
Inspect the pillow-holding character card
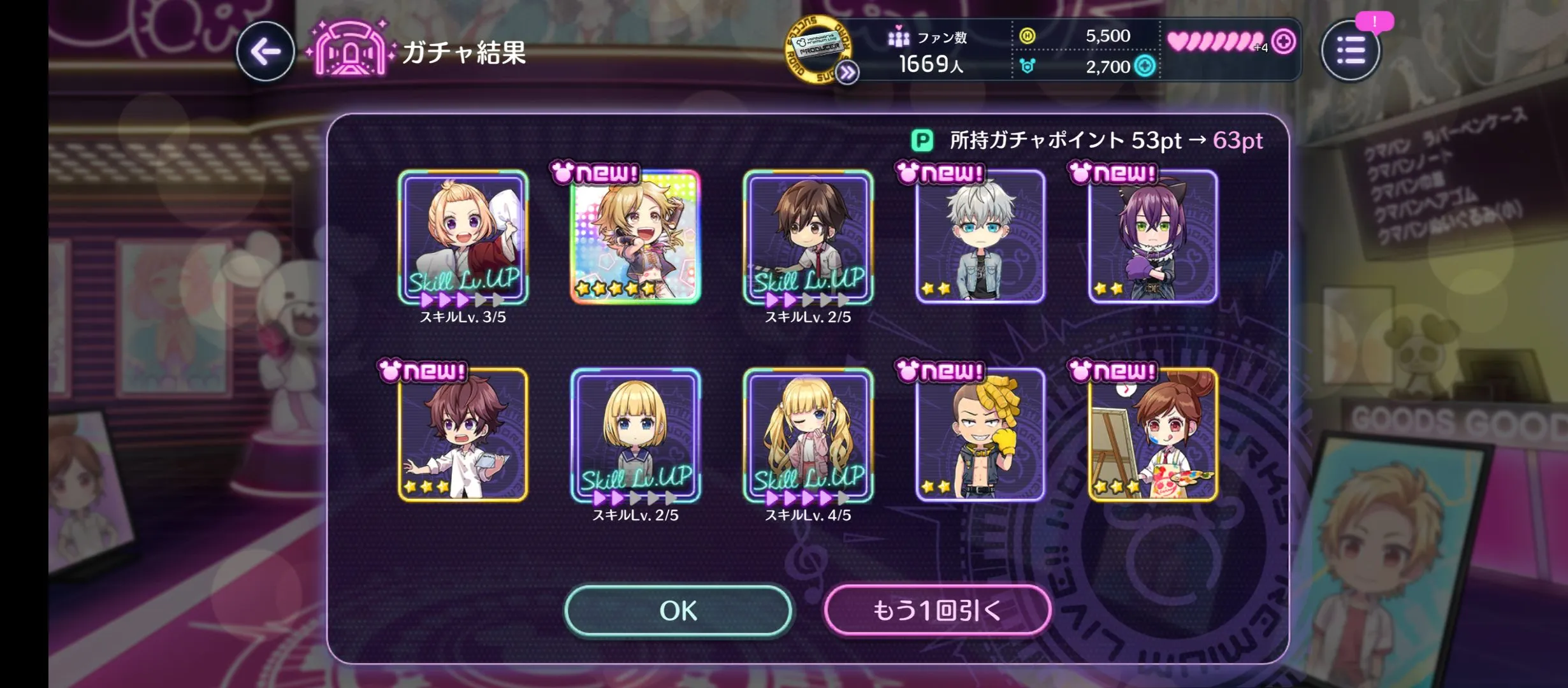(463, 236)
